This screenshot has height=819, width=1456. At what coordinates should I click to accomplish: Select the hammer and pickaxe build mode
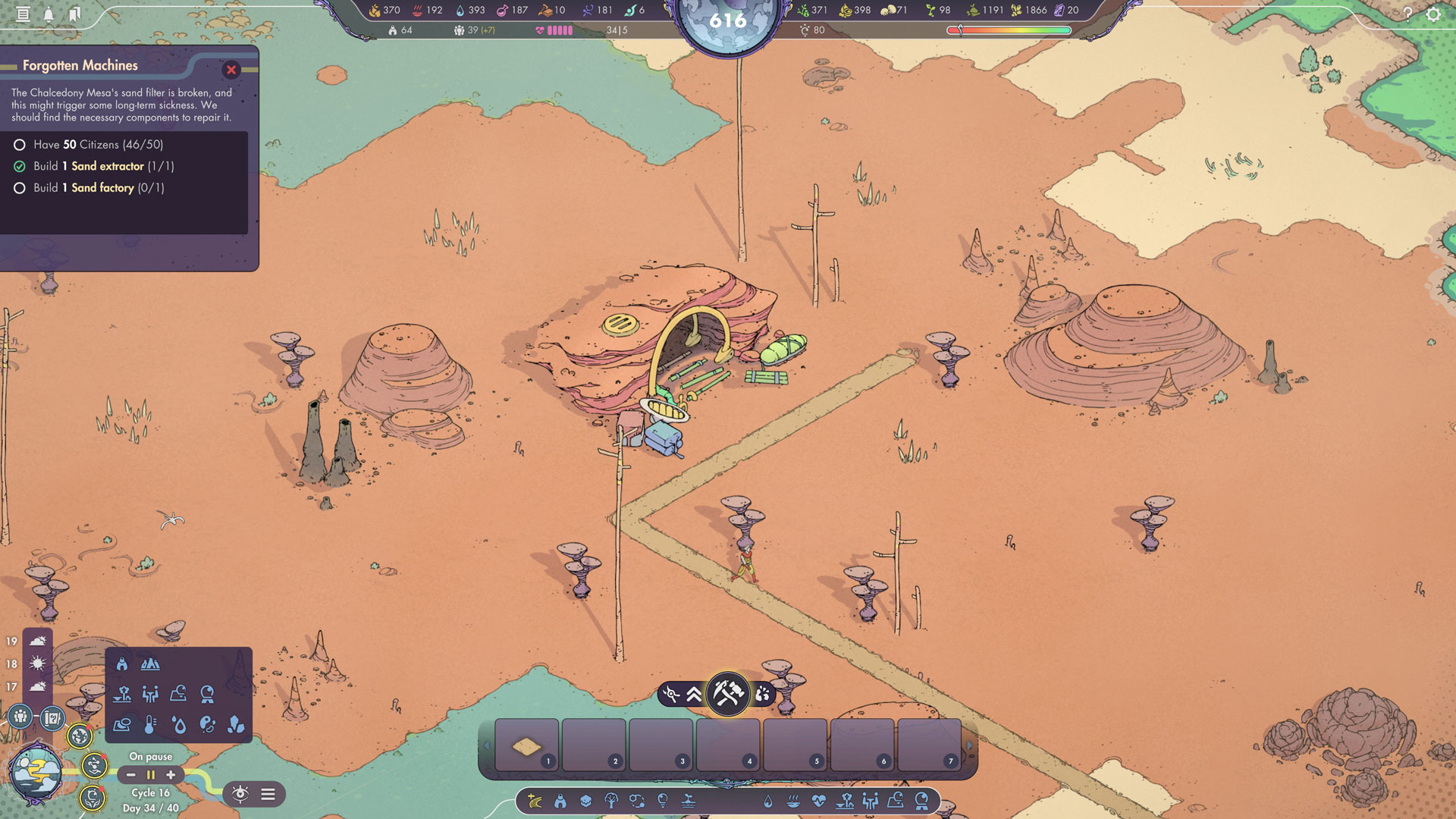point(727,693)
